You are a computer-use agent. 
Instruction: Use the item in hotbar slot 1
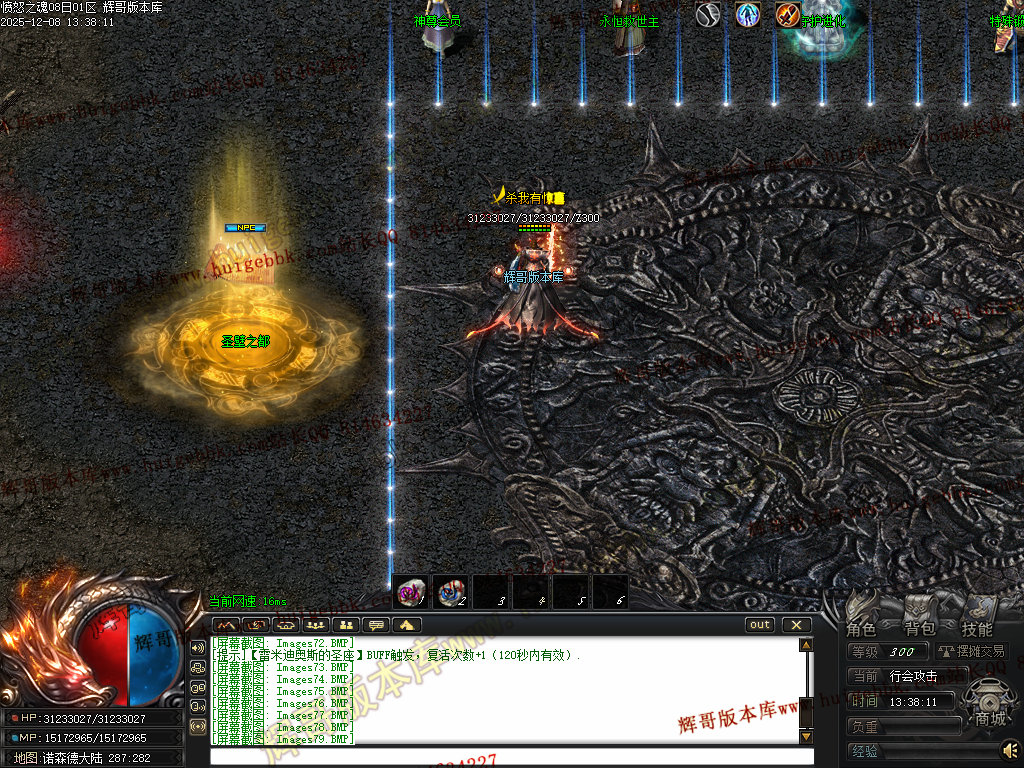coord(410,592)
